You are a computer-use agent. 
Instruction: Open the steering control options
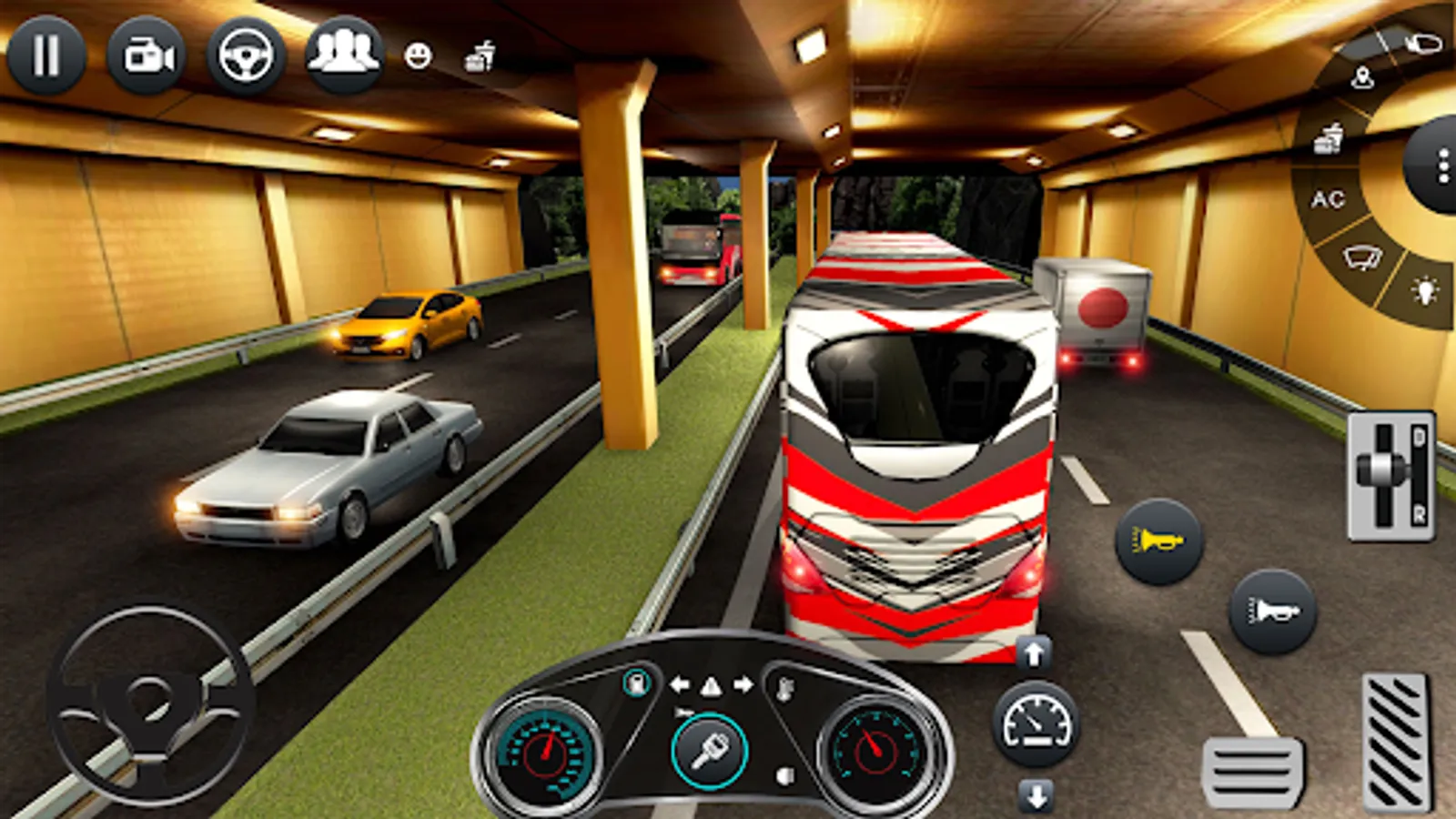click(246, 56)
